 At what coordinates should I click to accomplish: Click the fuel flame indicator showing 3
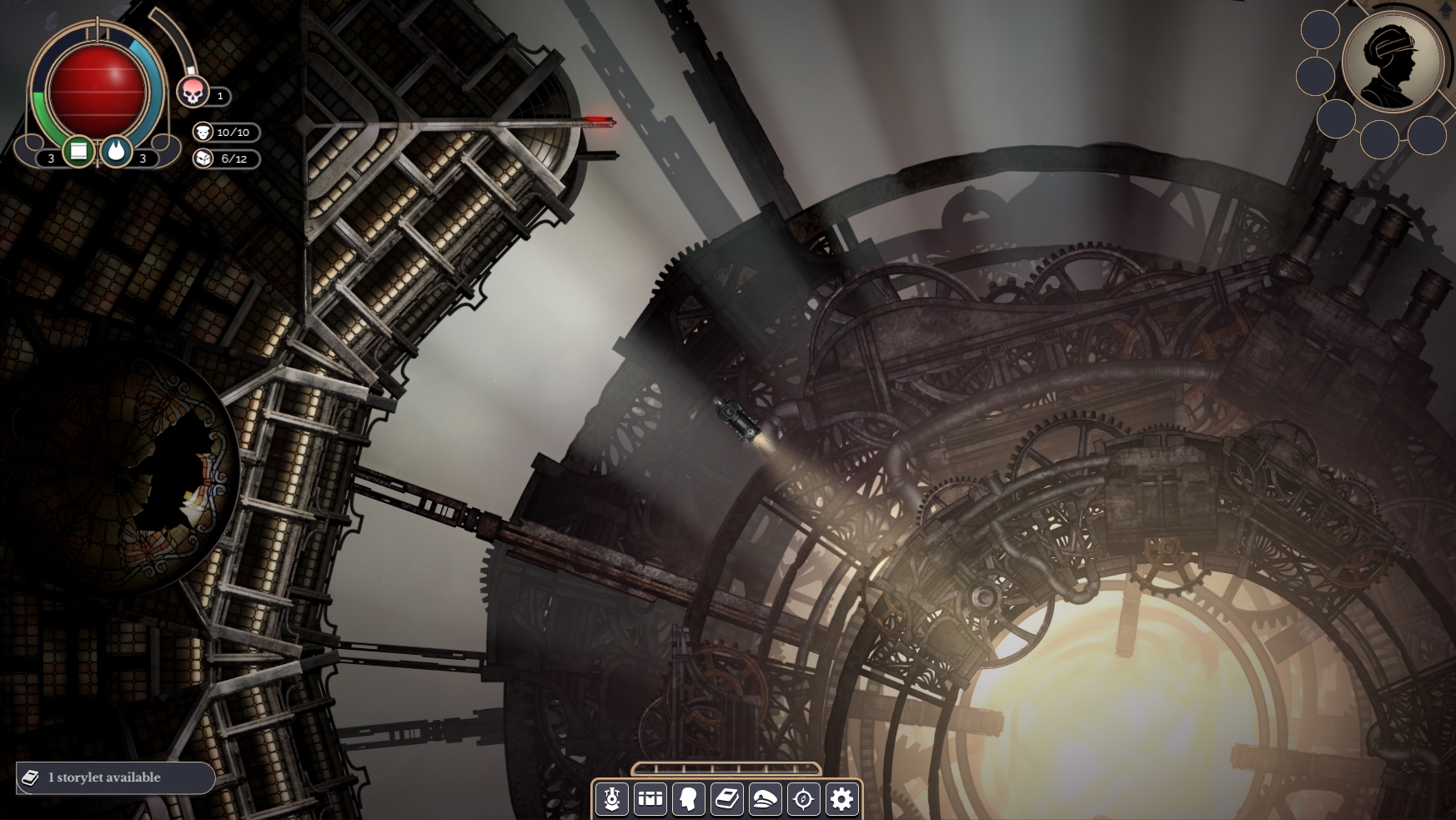point(117,153)
